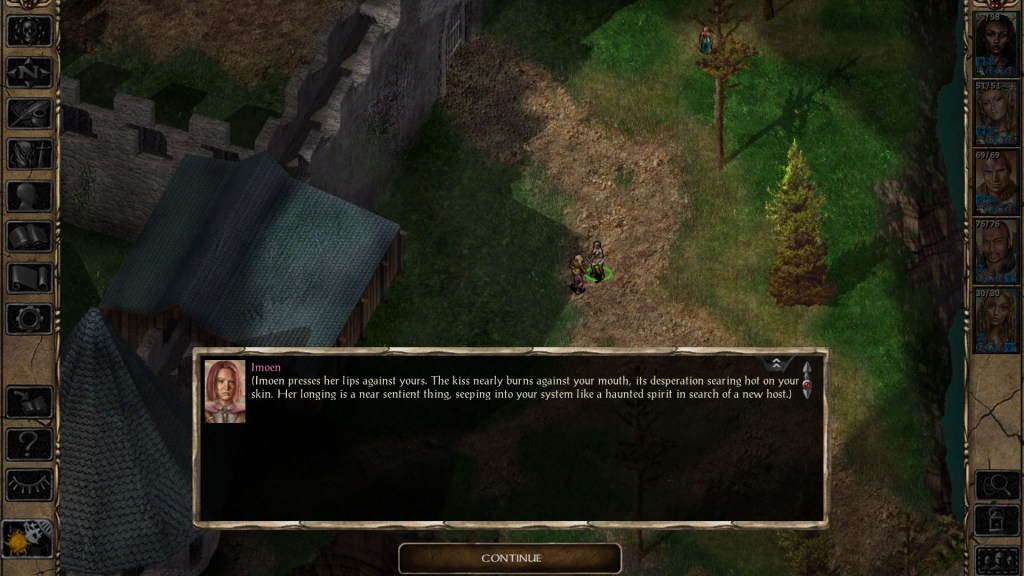The image size is (1024, 576).
Task: Click the sun and moon rest button
Action: point(26,539)
